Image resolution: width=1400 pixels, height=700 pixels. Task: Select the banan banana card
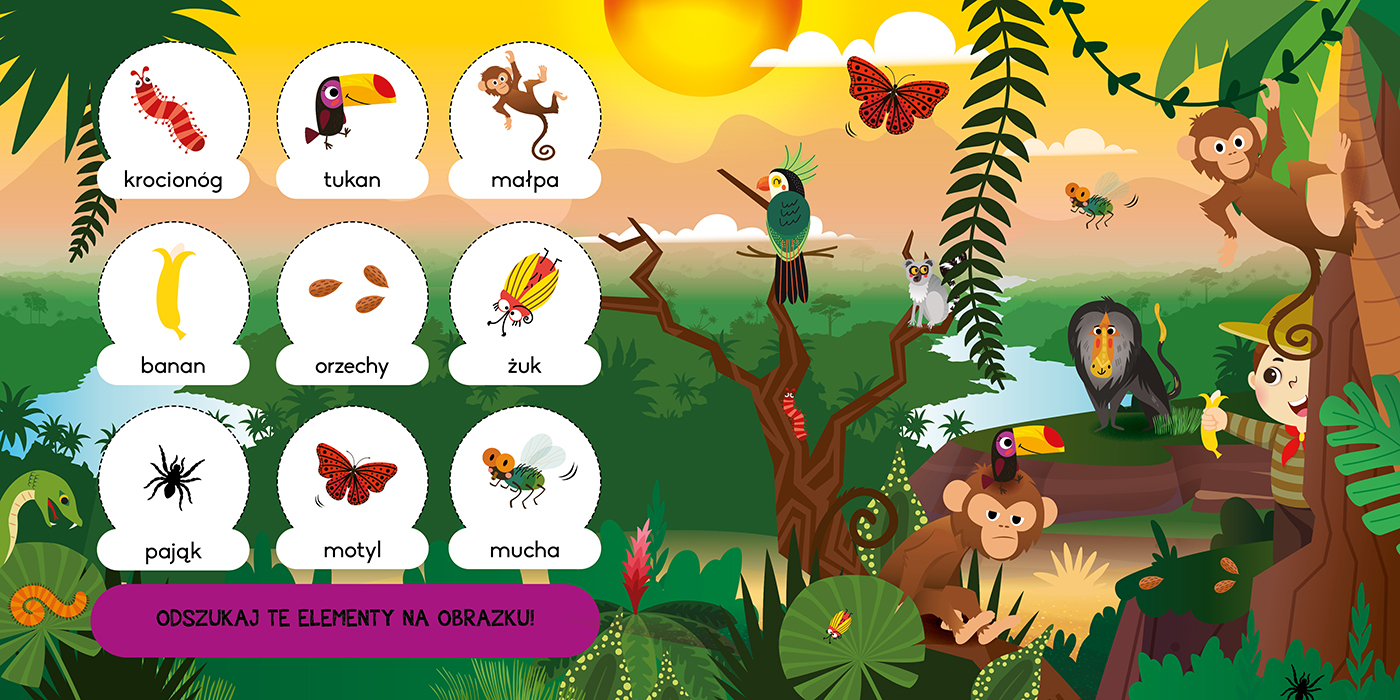point(173,303)
